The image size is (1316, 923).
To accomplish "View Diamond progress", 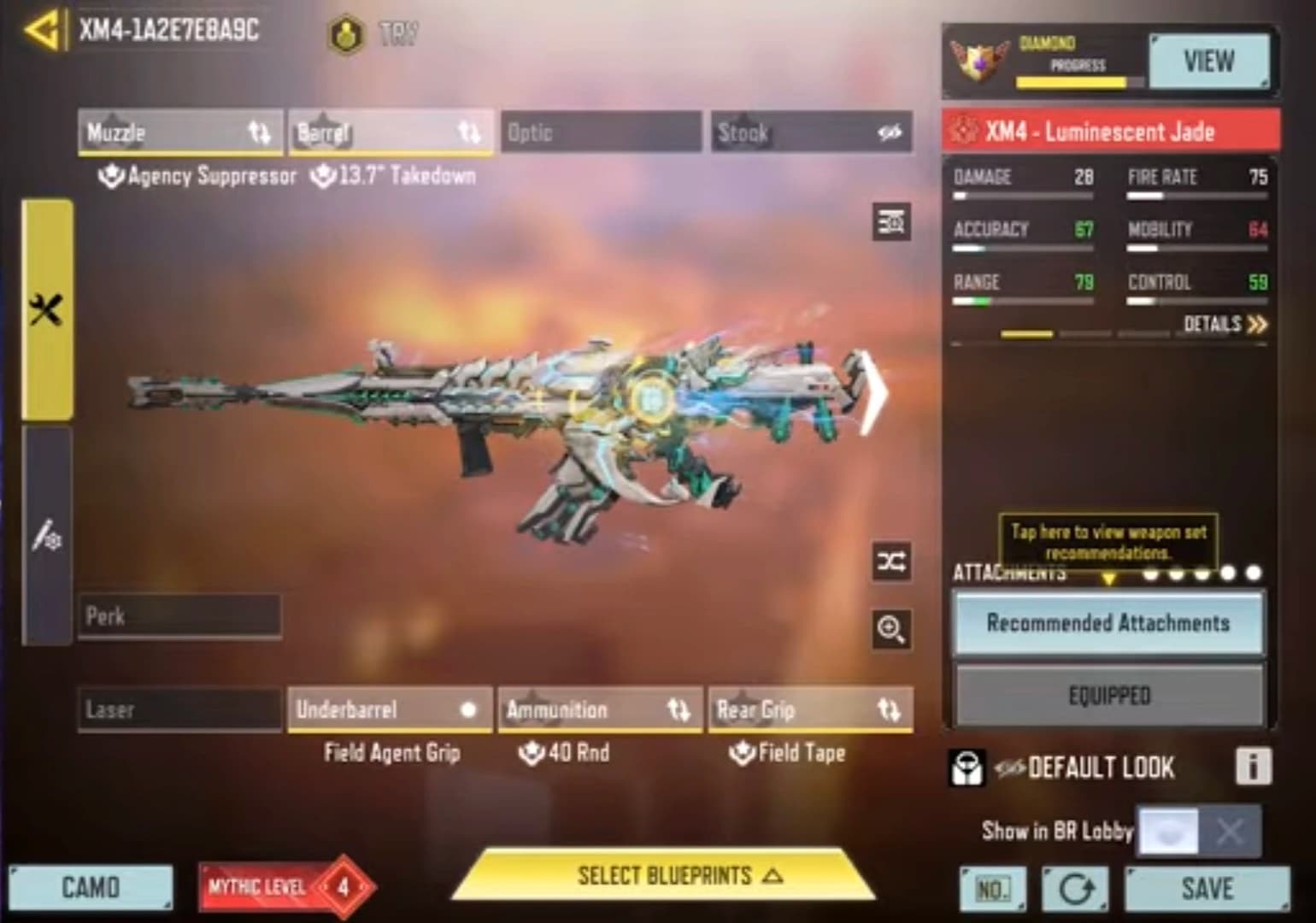I will tap(1208, 62).
